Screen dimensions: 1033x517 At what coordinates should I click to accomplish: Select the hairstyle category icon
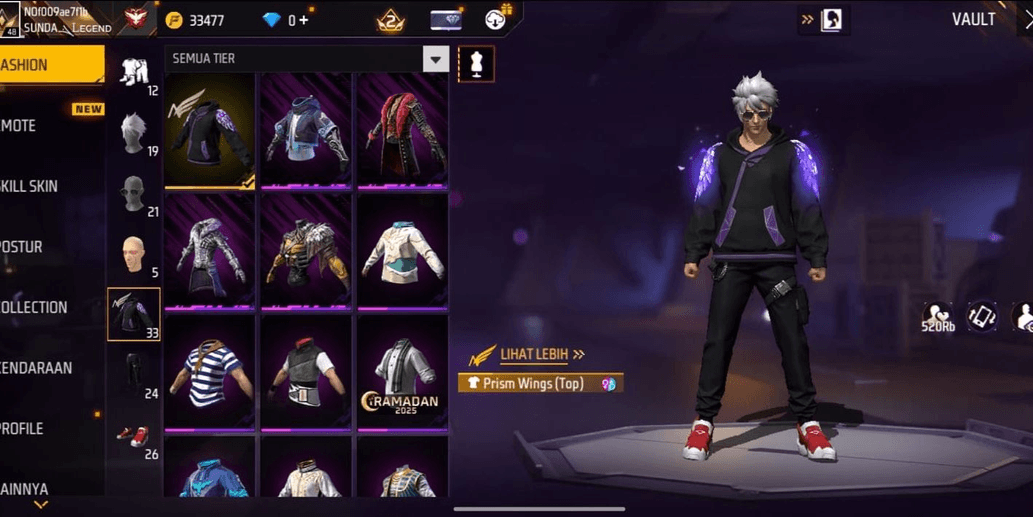[134, 132]
